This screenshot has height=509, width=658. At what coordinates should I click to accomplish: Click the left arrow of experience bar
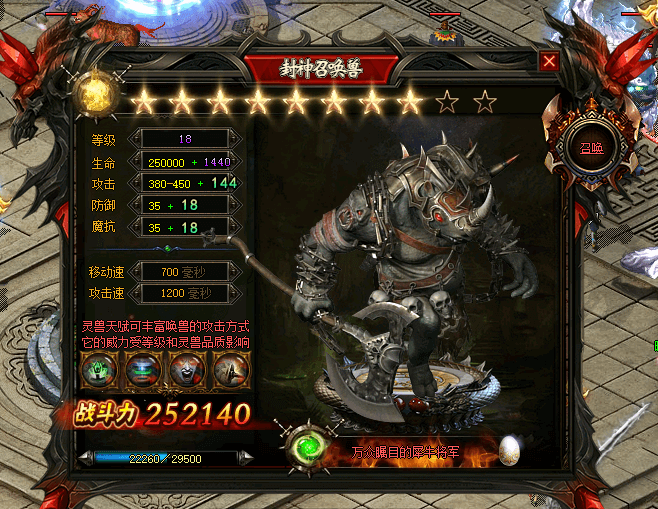point(86,458)
